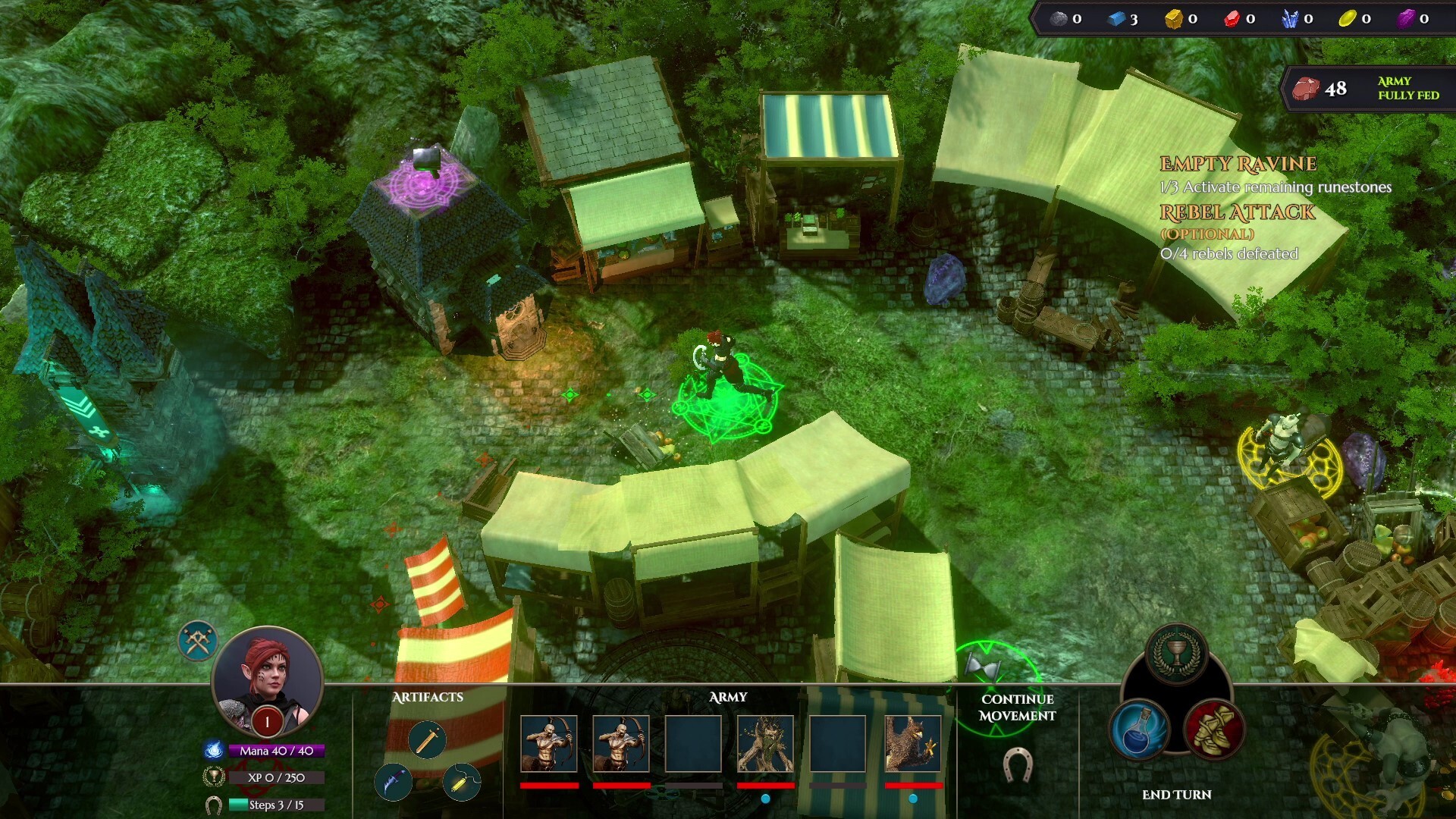Click the blue crystal resource showing 3

(1116, 20)
